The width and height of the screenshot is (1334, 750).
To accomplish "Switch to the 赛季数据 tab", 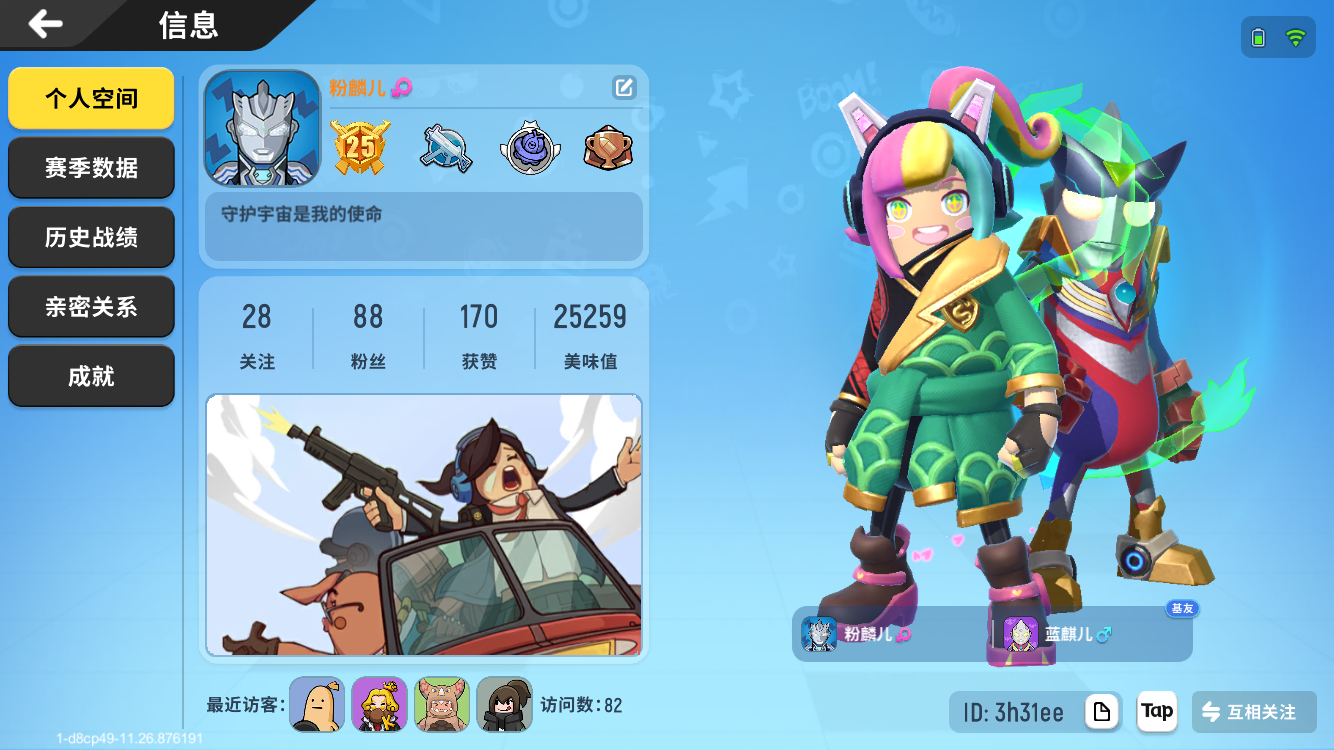I will point(91,167).
